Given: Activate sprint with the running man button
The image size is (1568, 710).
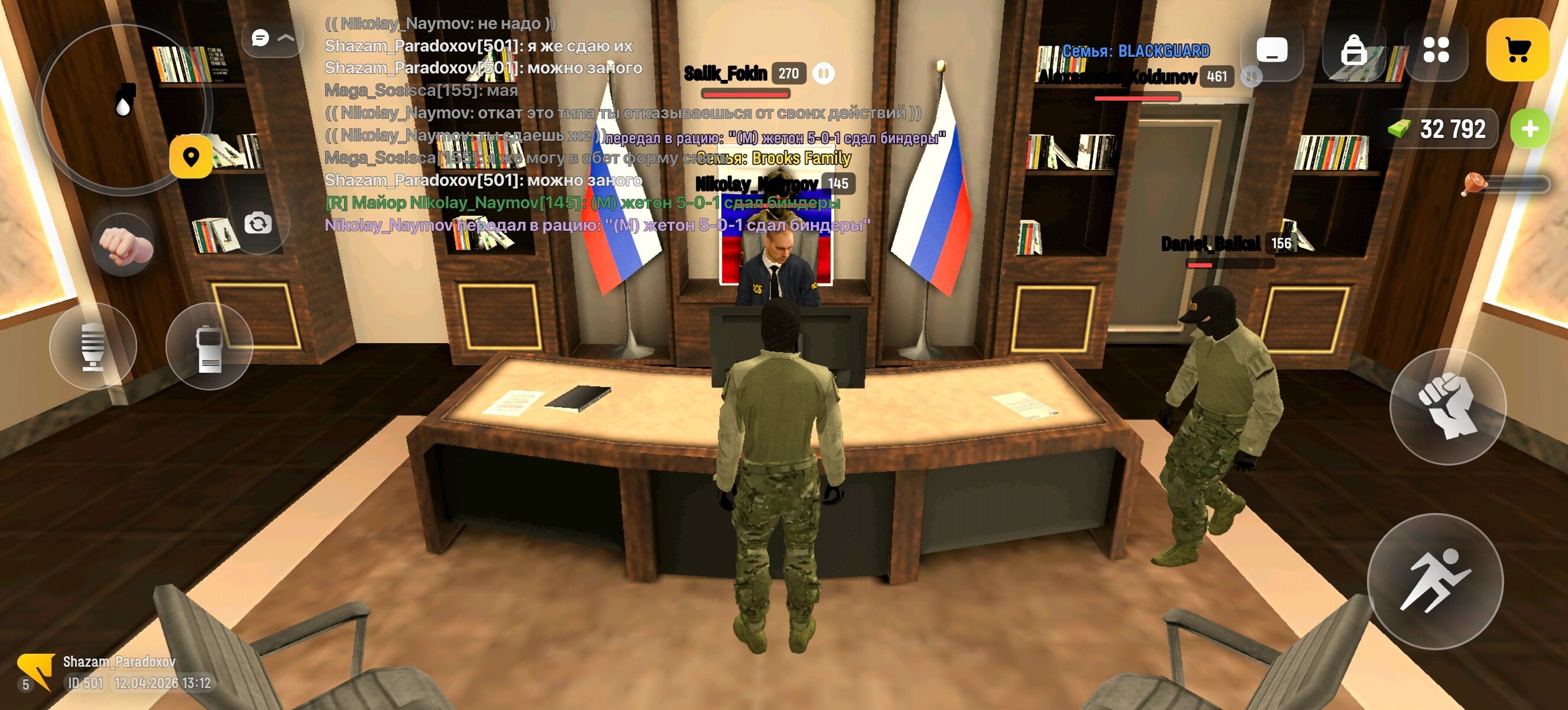Looking at the screenshot, I should (x=1440, y=582).
